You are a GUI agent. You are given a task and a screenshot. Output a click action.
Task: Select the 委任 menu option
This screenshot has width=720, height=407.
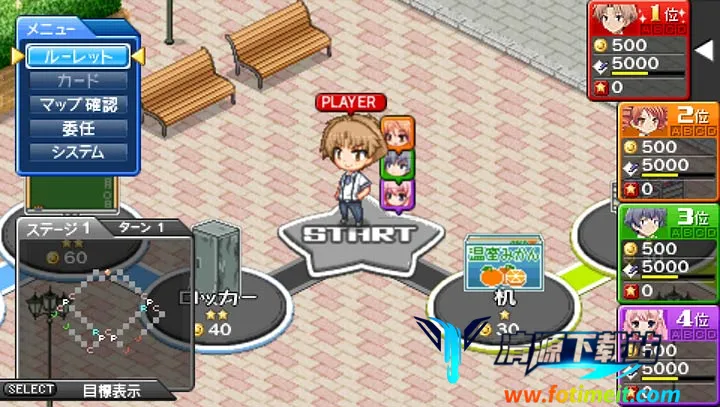coord(77,128)
